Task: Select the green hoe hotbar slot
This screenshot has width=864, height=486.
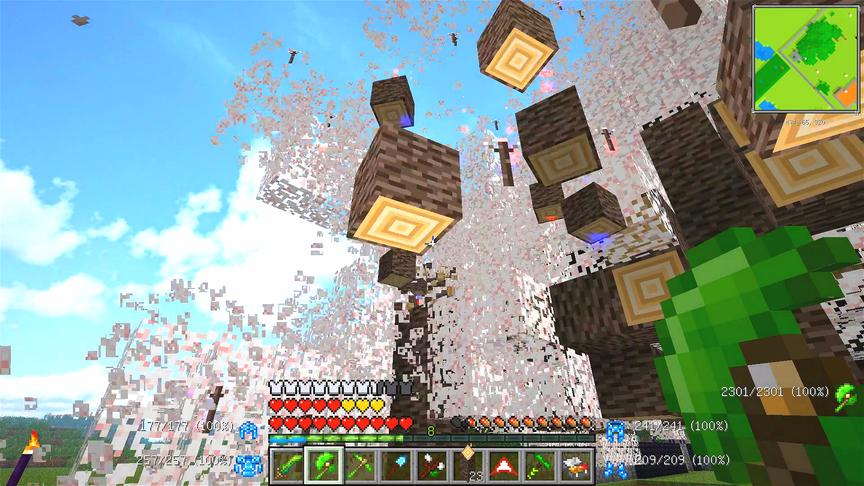Action: click(x=539, y=465)
